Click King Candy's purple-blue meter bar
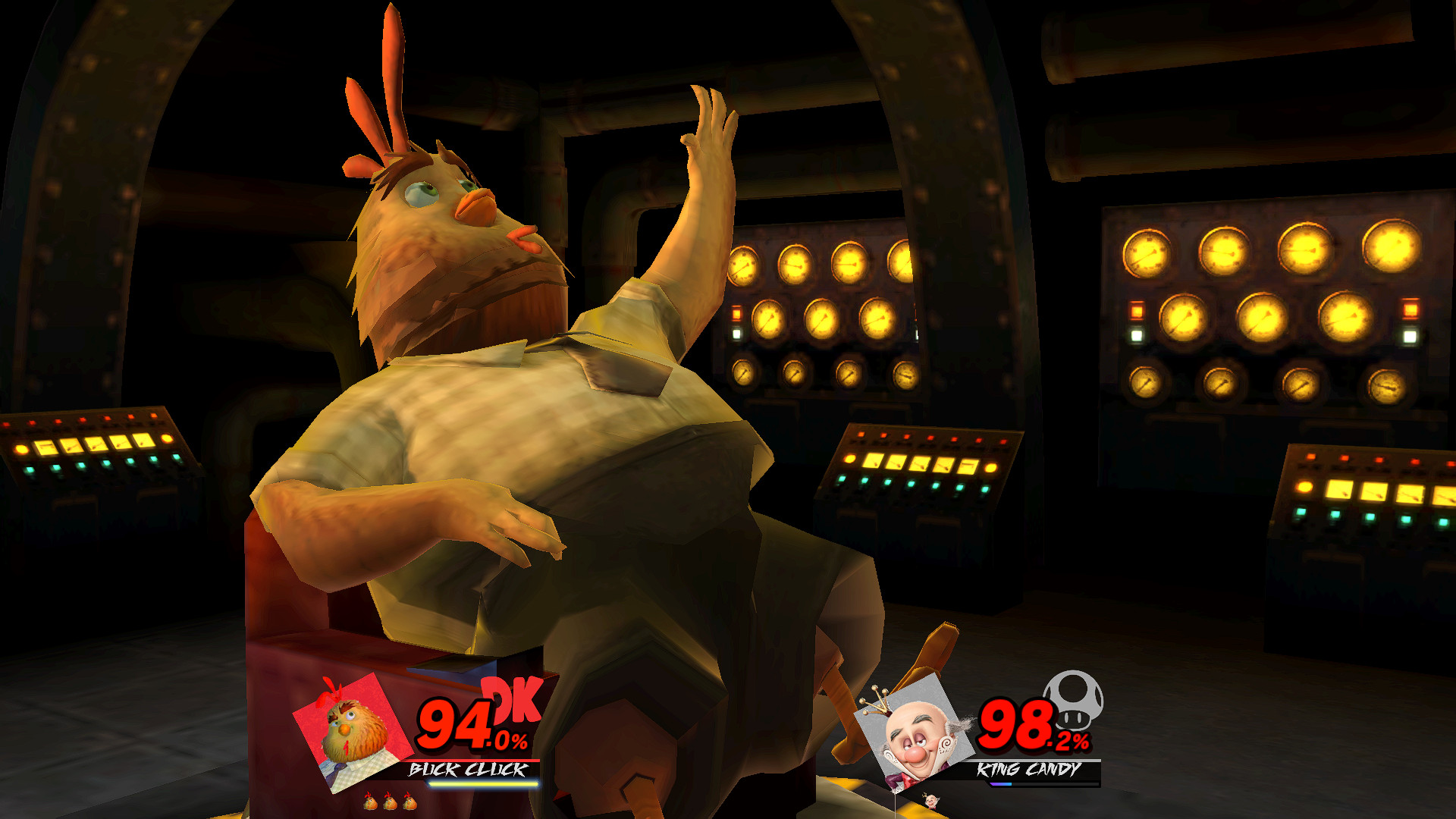This screenshot has width=1456, height=819. pos(1001,785)
